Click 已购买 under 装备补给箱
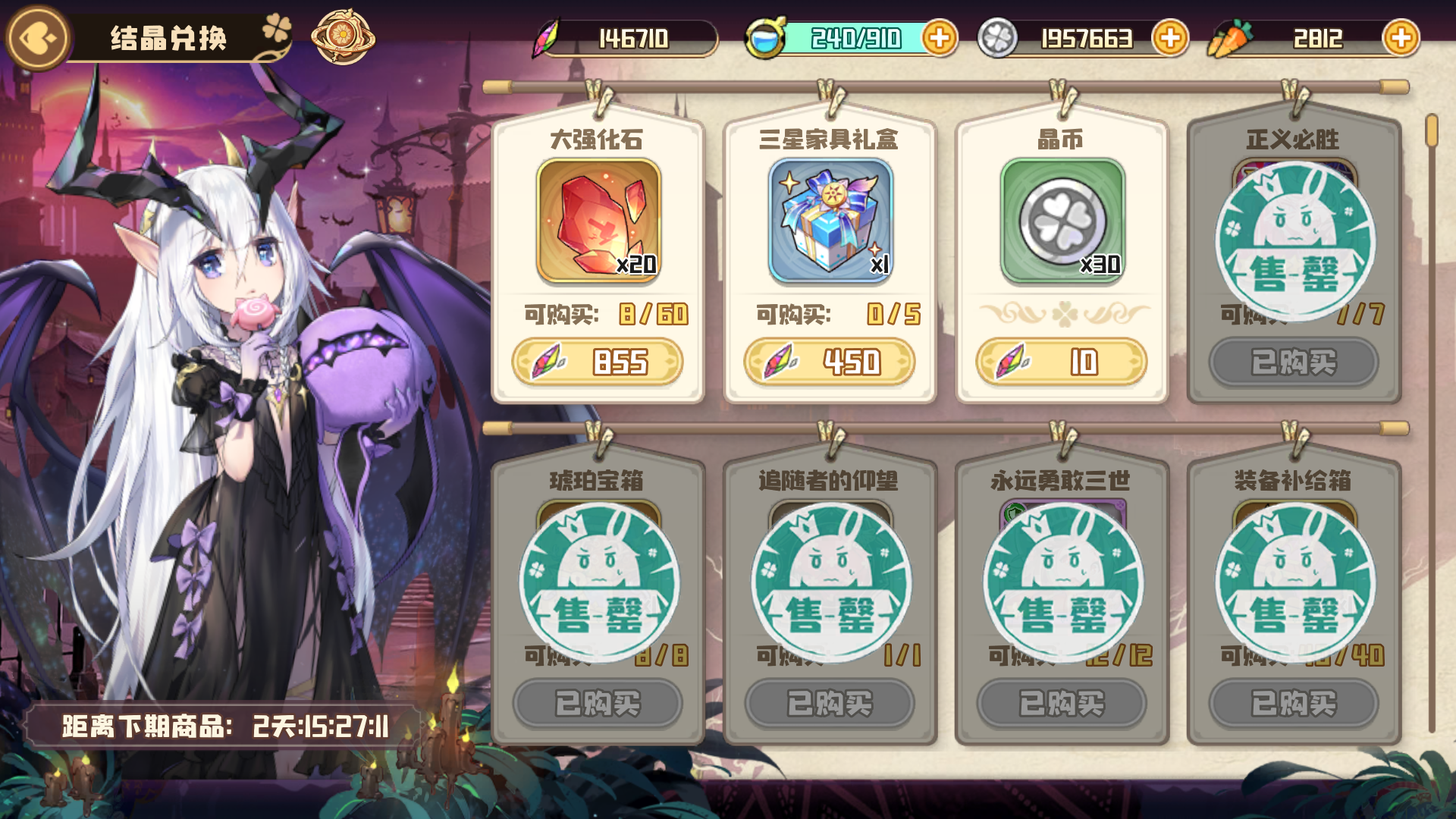Viewport: 1456px width, 819px height. coord(1293,703)
